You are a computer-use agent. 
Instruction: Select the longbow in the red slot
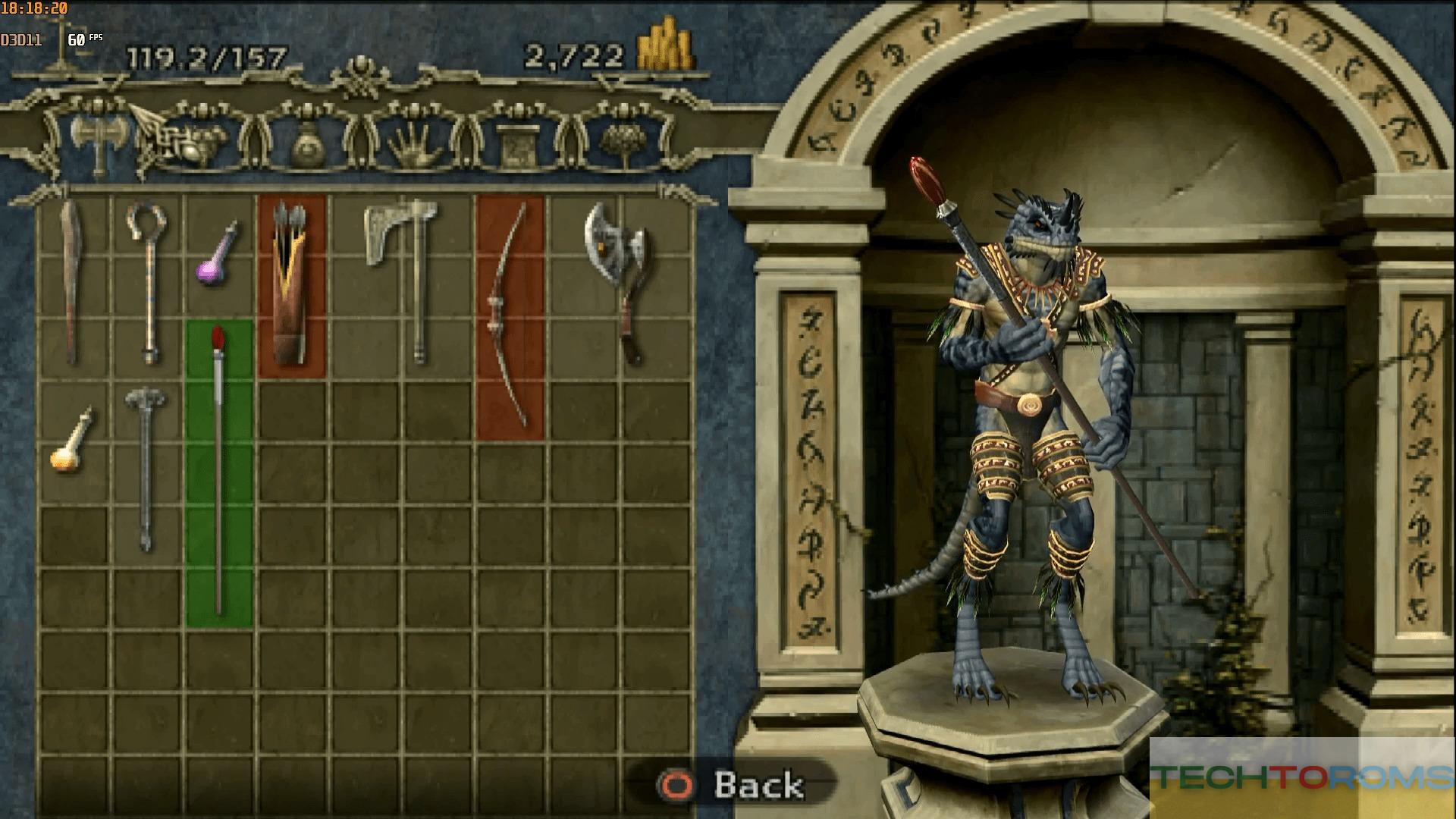pyautogui.click(x=510, y=317)
